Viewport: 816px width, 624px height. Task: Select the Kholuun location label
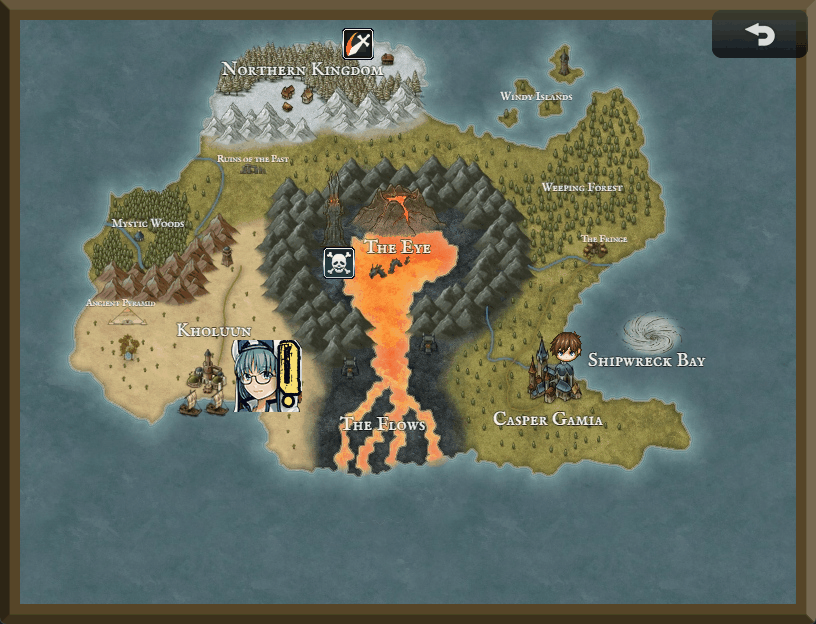click(x=214, y=330)
